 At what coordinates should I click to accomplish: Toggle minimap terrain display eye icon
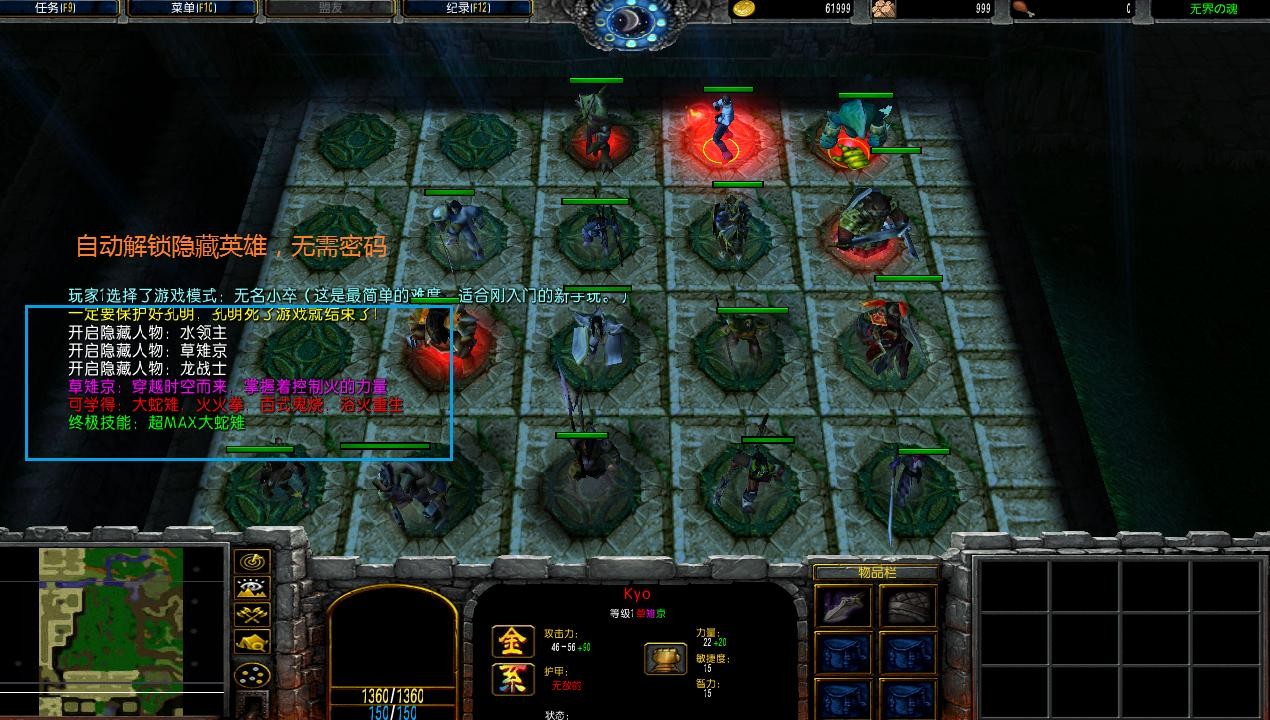coord(251,589)
